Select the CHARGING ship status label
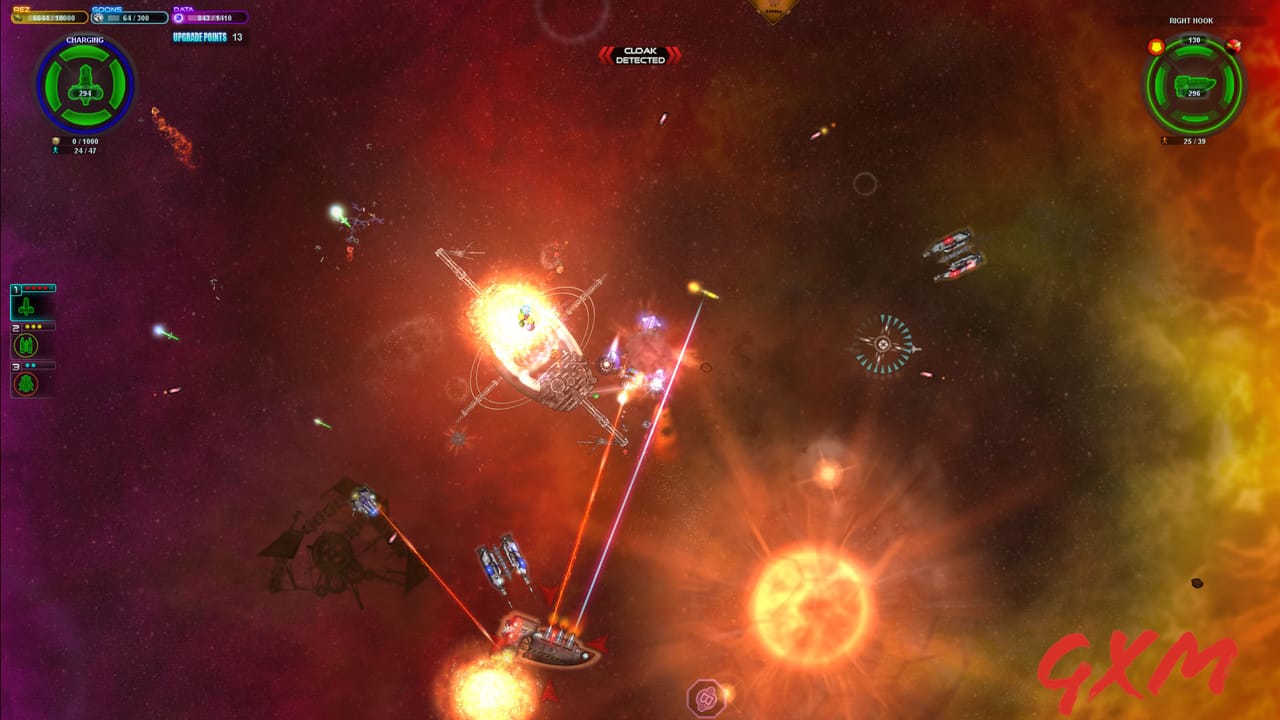This screenshot has width=1280, height=720. 85,40
